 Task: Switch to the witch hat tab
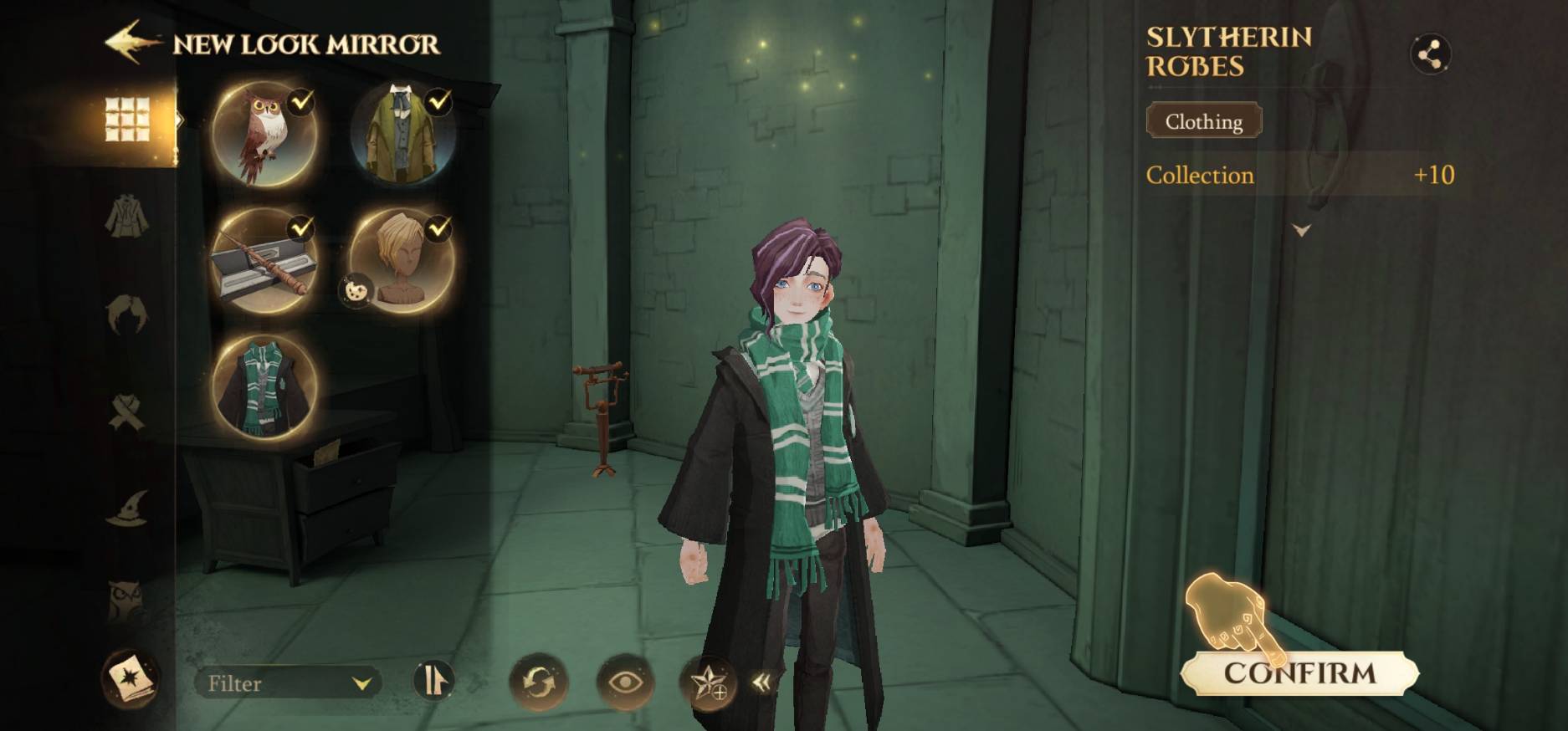[x=127, y=508]
